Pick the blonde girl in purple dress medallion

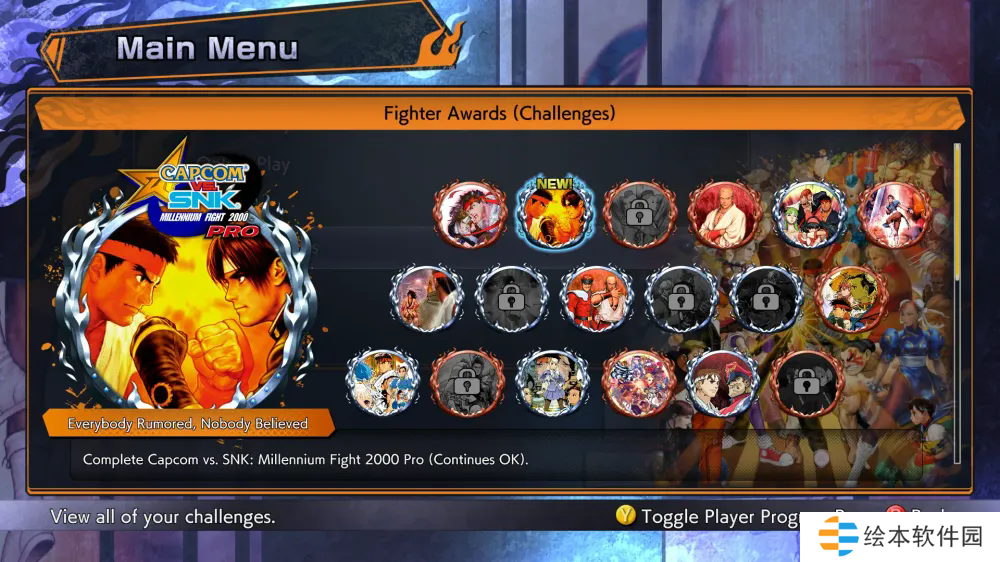coord(553,383)
